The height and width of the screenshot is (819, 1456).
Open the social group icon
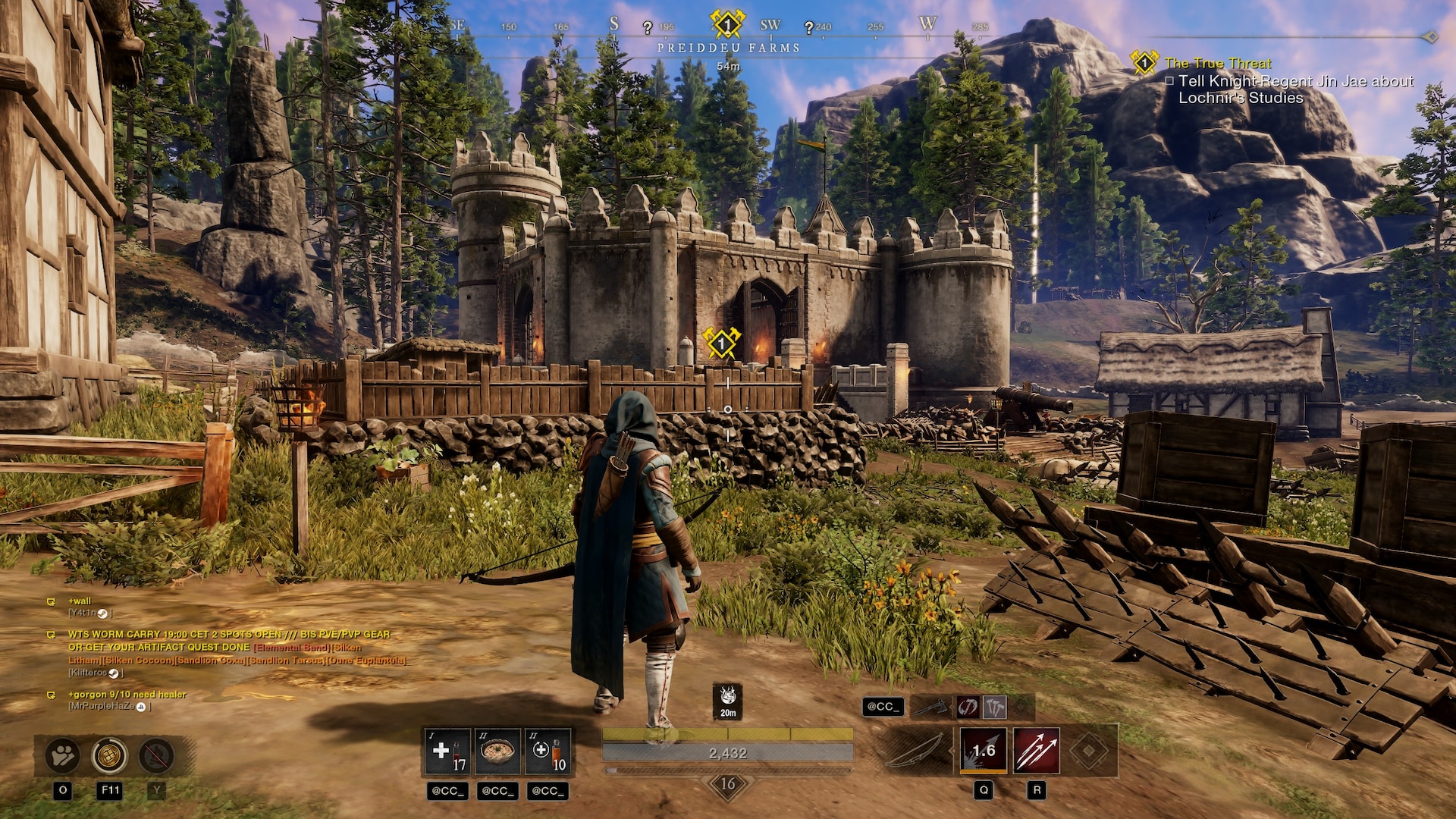[x=62, y=755]
